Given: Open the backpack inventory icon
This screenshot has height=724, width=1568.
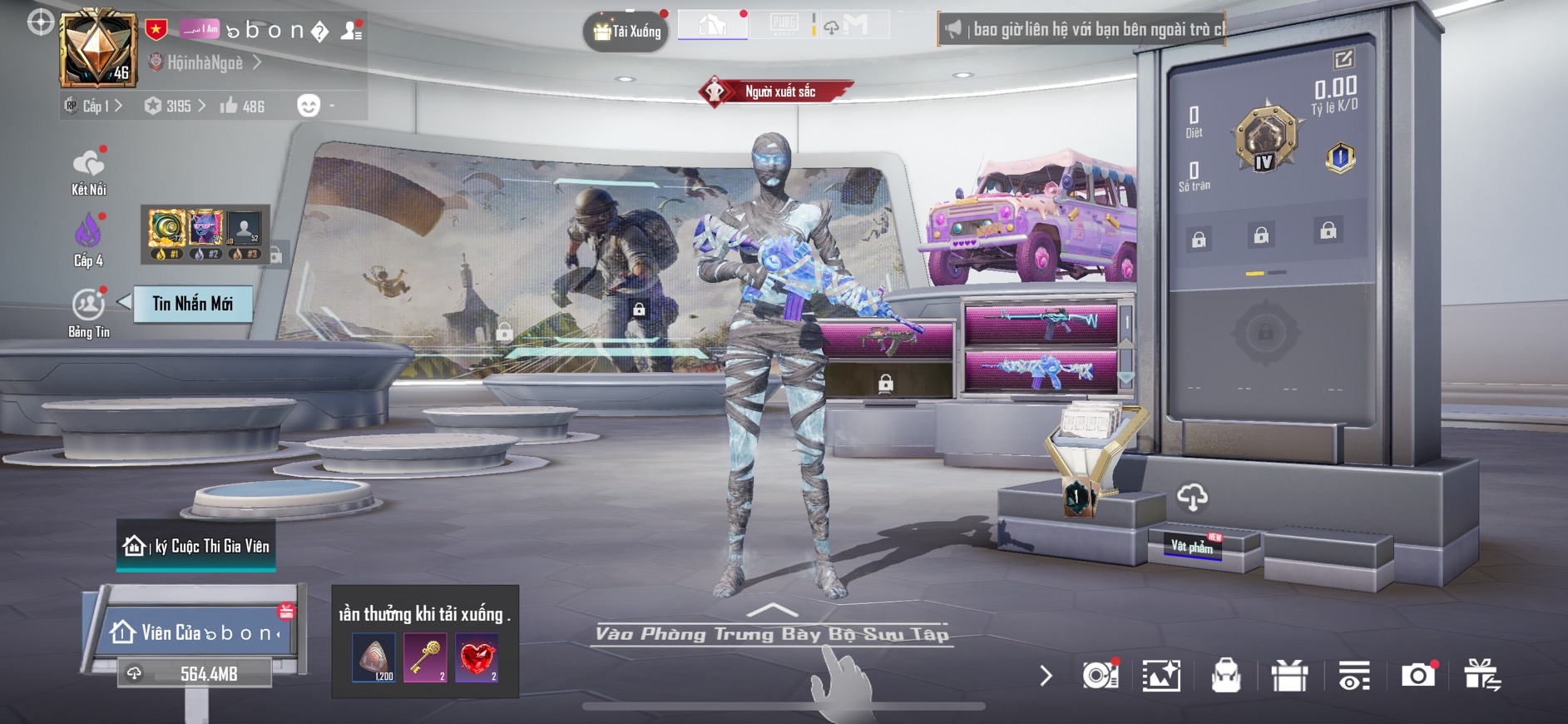Looking at the screenshot, I should coord(1225,676).
